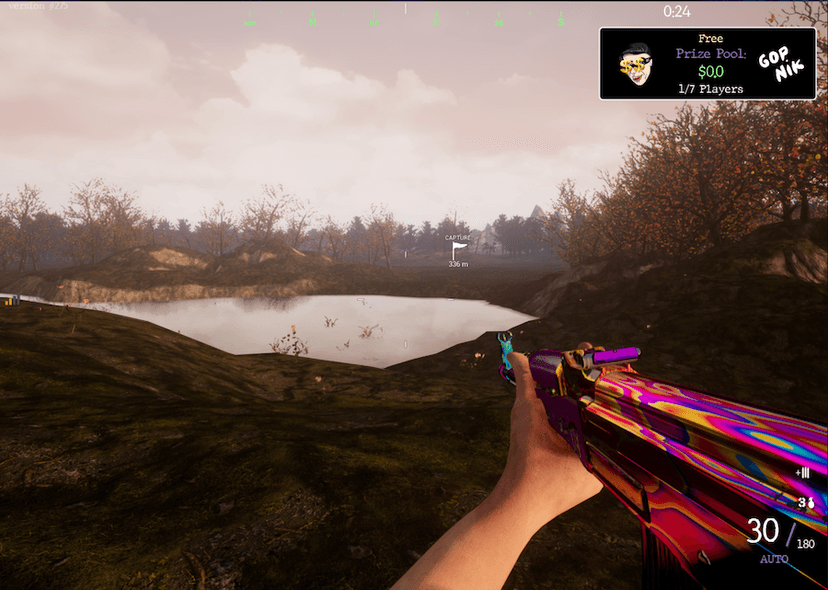Screen dimensions: 828x590
Task: Click the AUTO fire mode label
Action: [774, 559]
